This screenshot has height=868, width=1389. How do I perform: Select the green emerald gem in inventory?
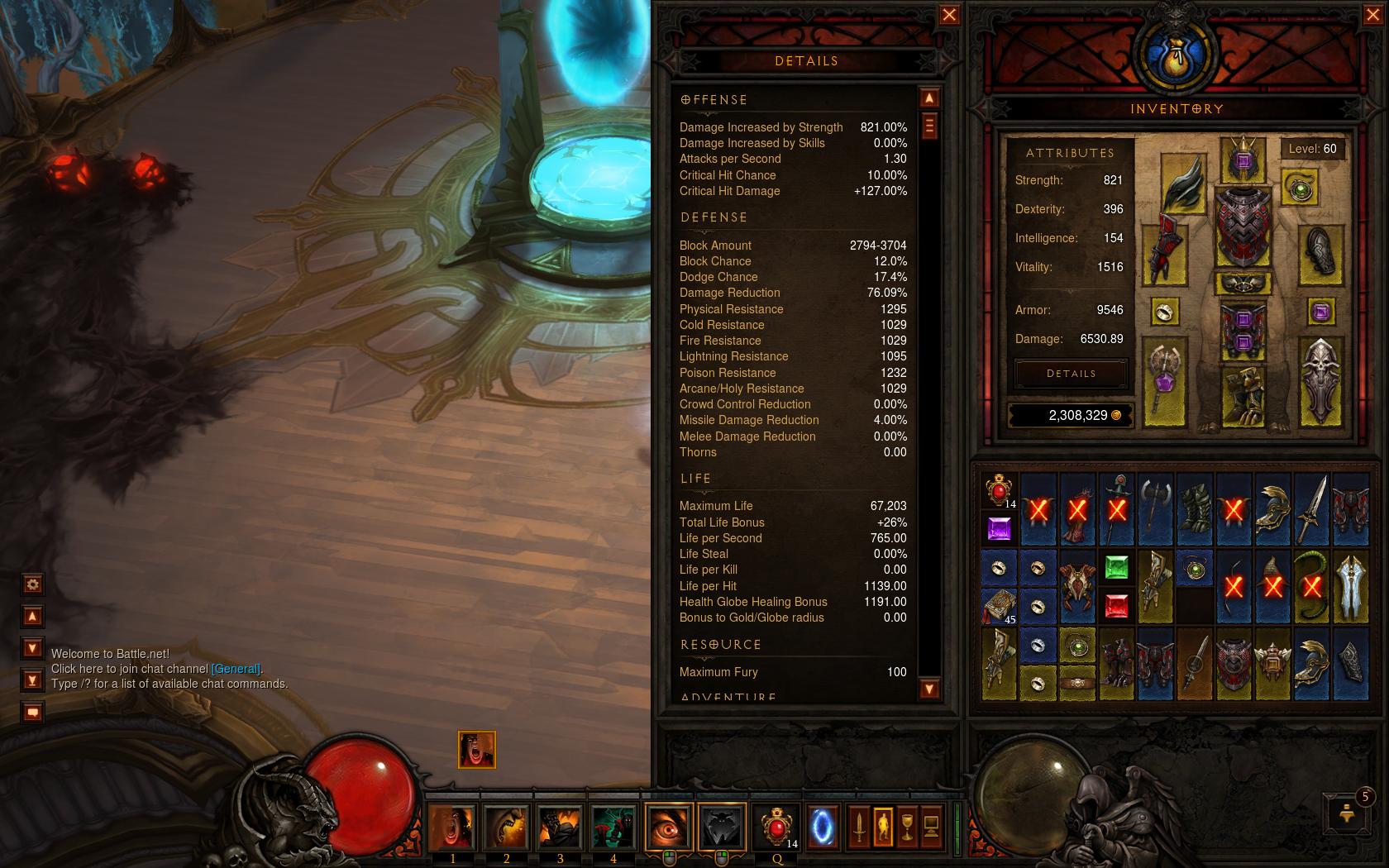1116,567
